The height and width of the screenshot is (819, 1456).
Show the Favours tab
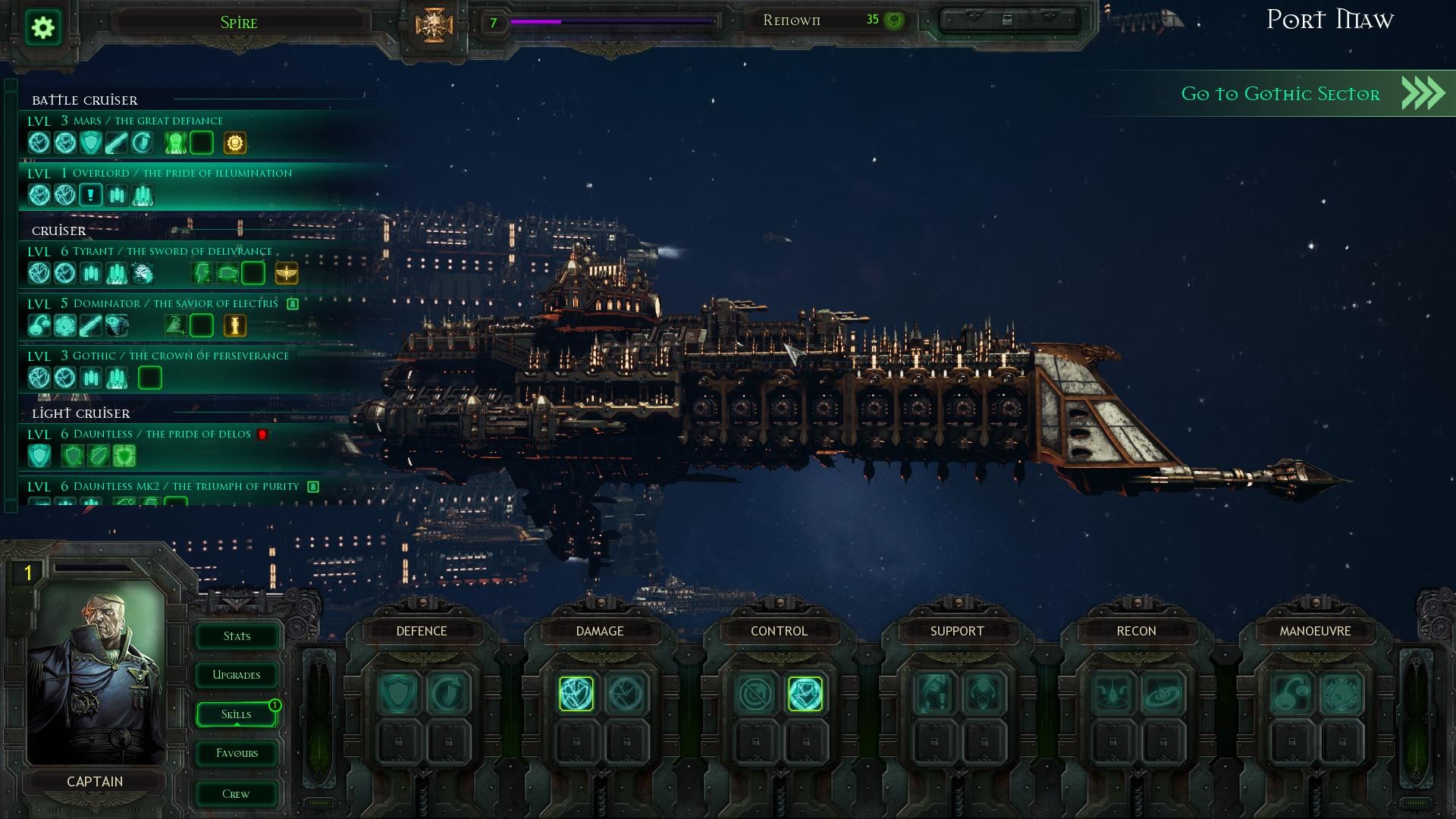(x=237, y=753)
